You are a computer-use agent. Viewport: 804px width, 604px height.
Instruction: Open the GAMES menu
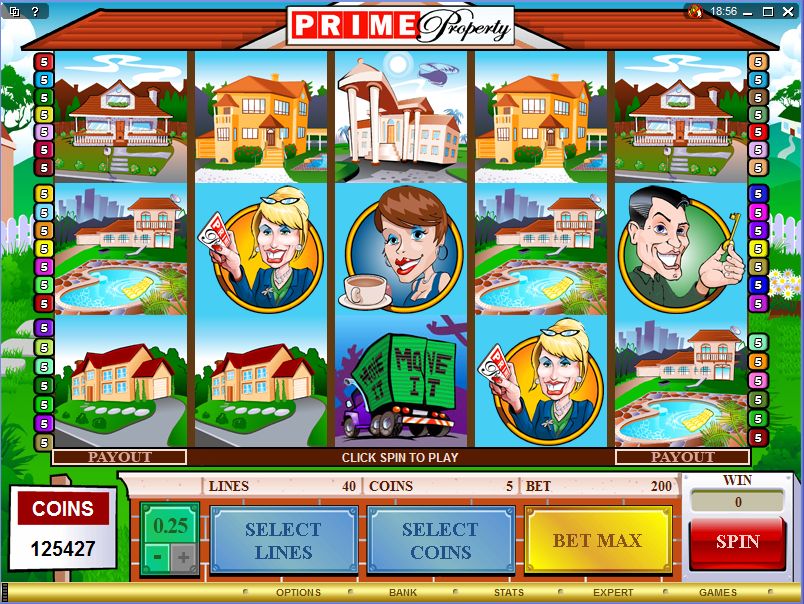coord(718,593)
